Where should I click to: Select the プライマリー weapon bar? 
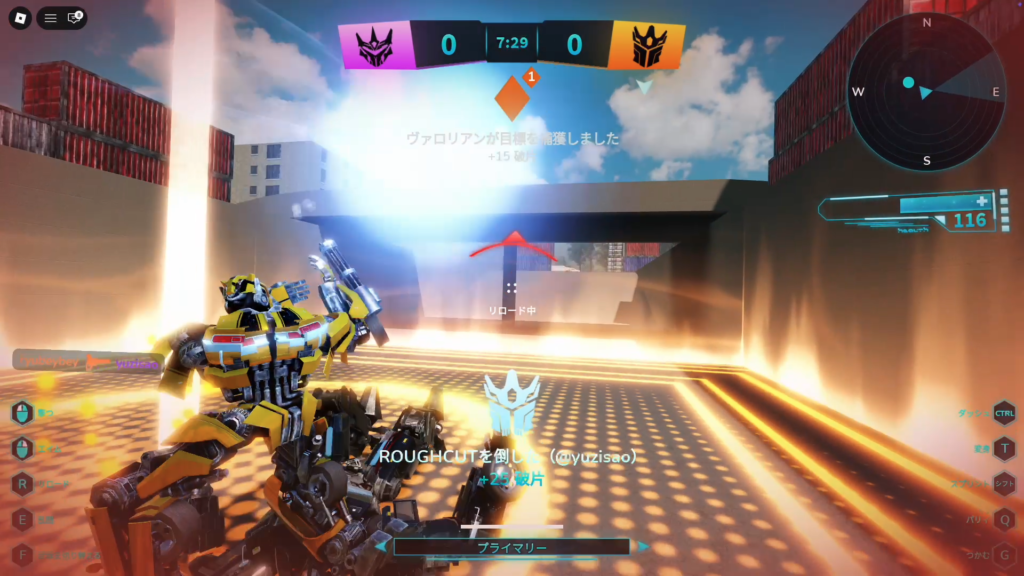tap(511, 547)
